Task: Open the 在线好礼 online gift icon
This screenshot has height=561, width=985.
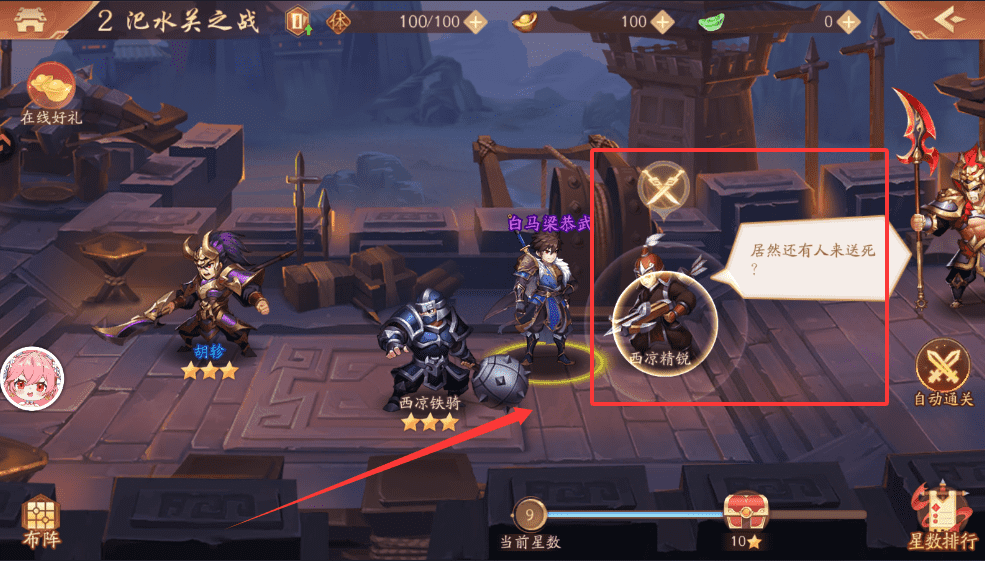Action: coord(51,95)
